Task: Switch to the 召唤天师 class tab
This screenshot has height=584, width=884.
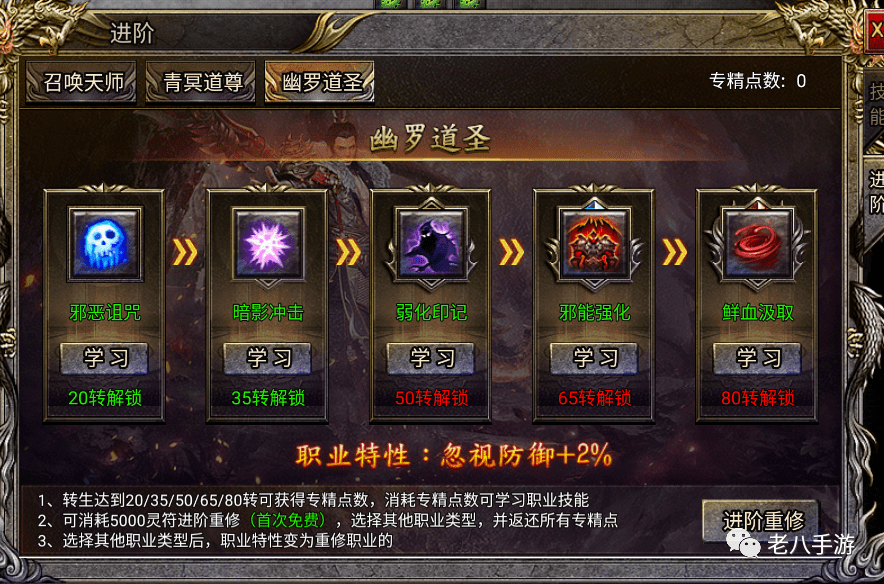Action: click(84, 82)
